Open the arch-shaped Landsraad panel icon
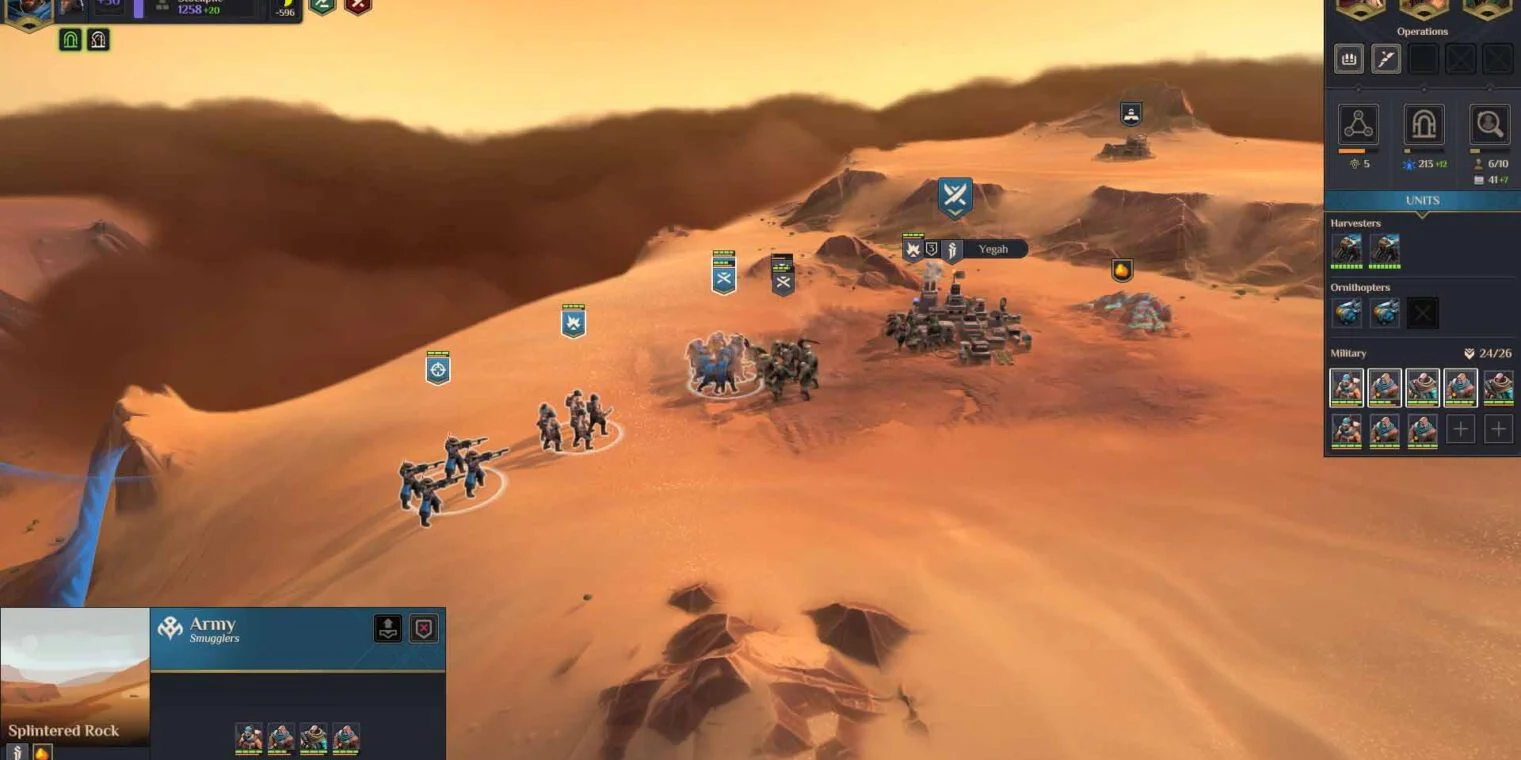Image resolution: width=1521 pixels, height=760 pixels. [x=1423, y=125]
